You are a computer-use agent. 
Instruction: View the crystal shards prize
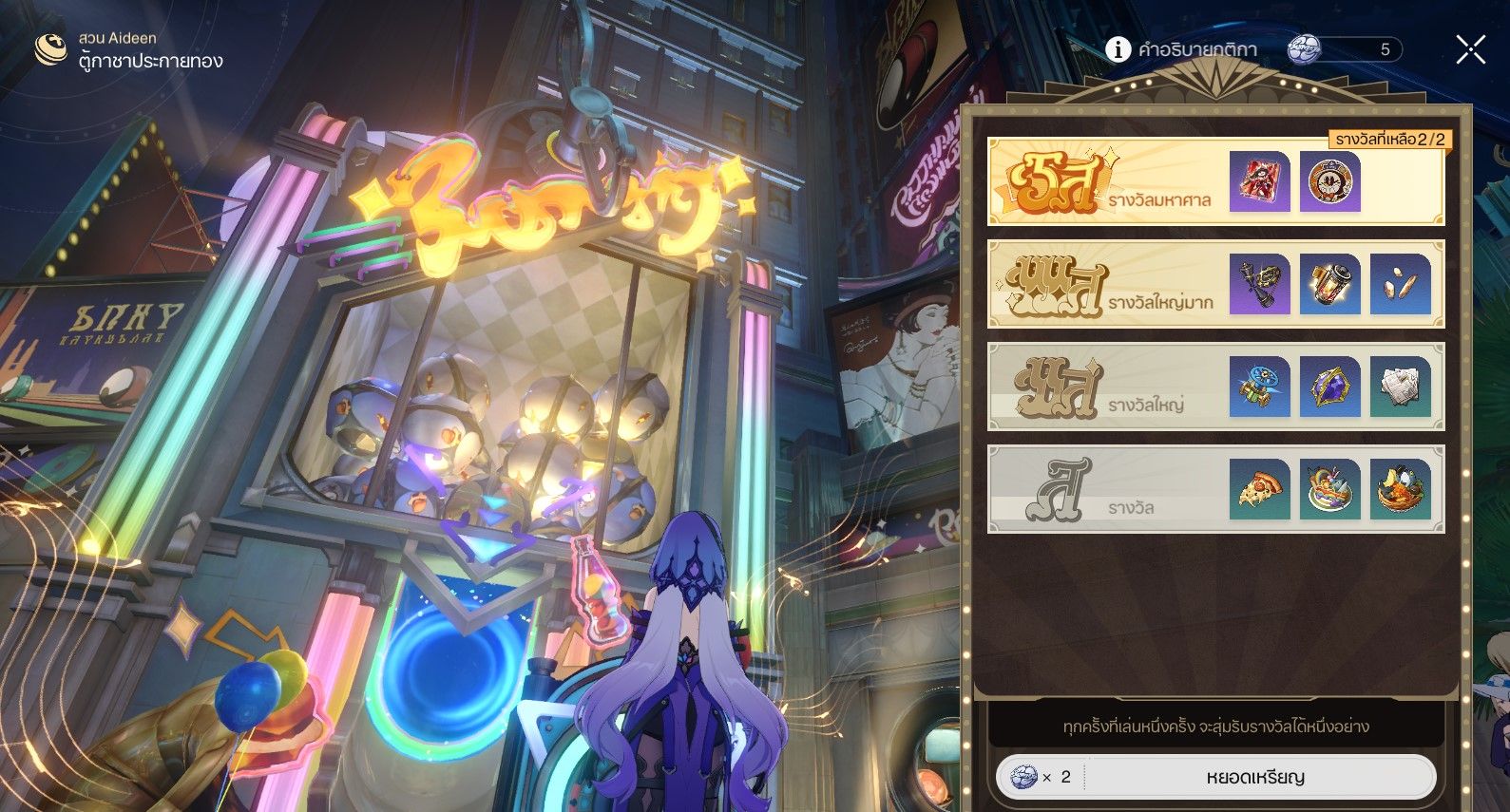click(x=1400, y=284)
